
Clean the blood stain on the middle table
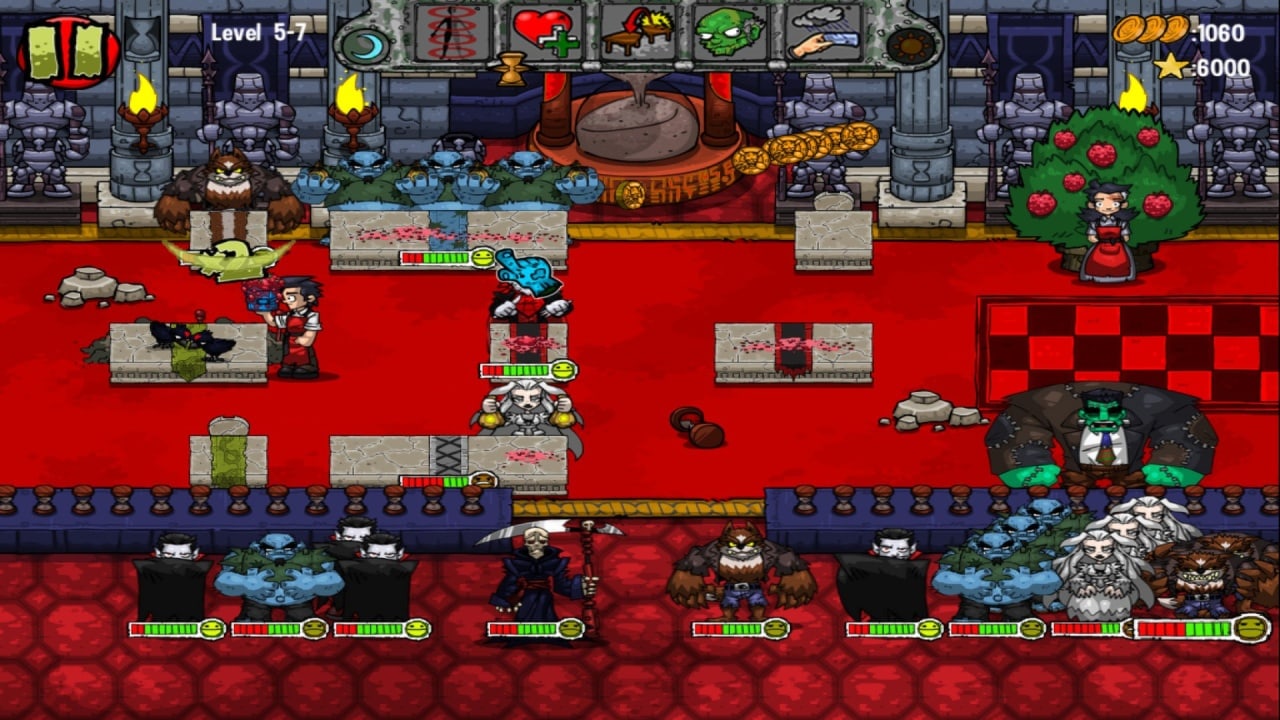click(530, 345)
